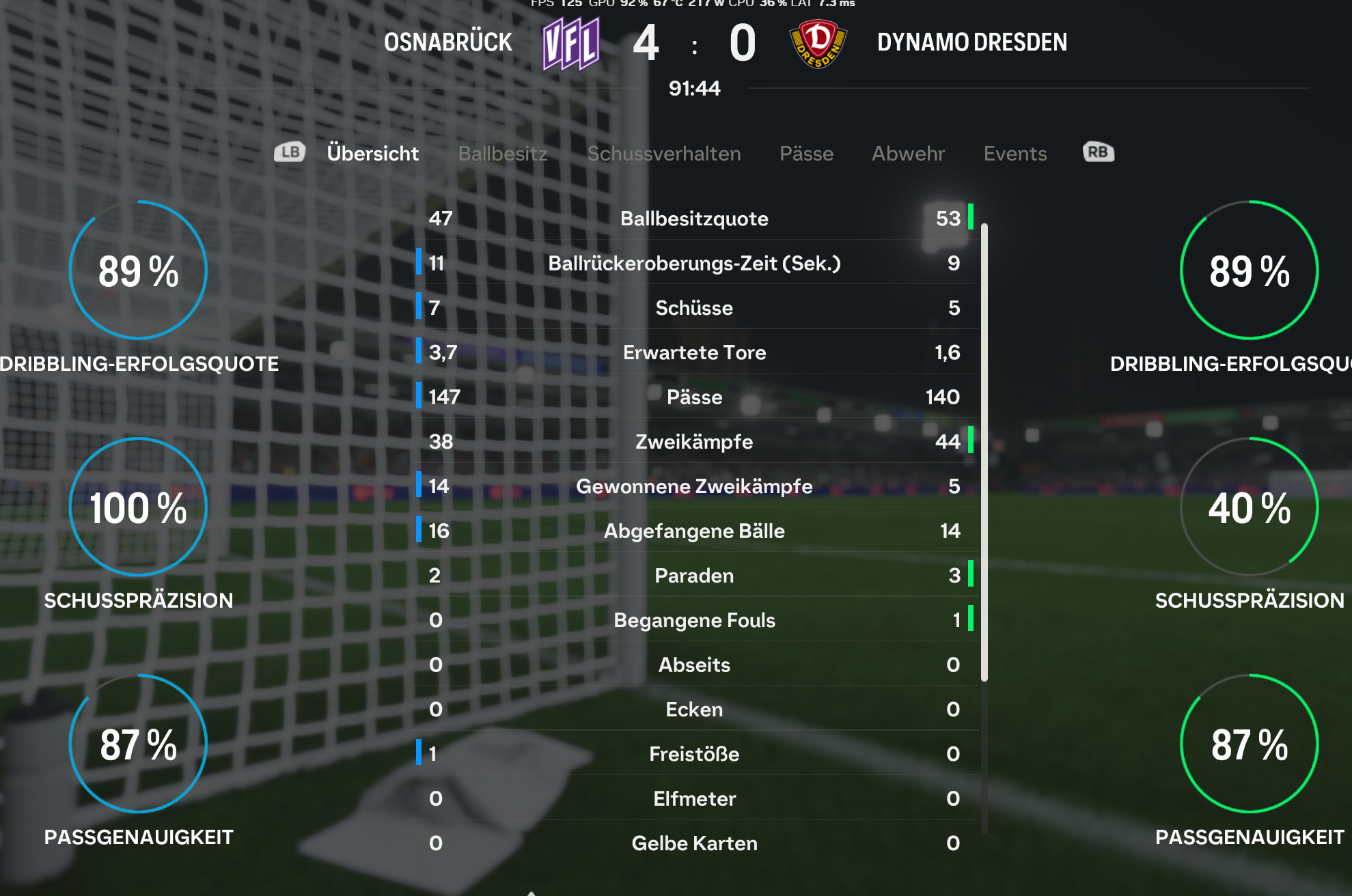Image resolution: width=1352 pixels, height=896 pixels.
Task: Click the stats list vertical scrollbar
Action: point(984,451)
